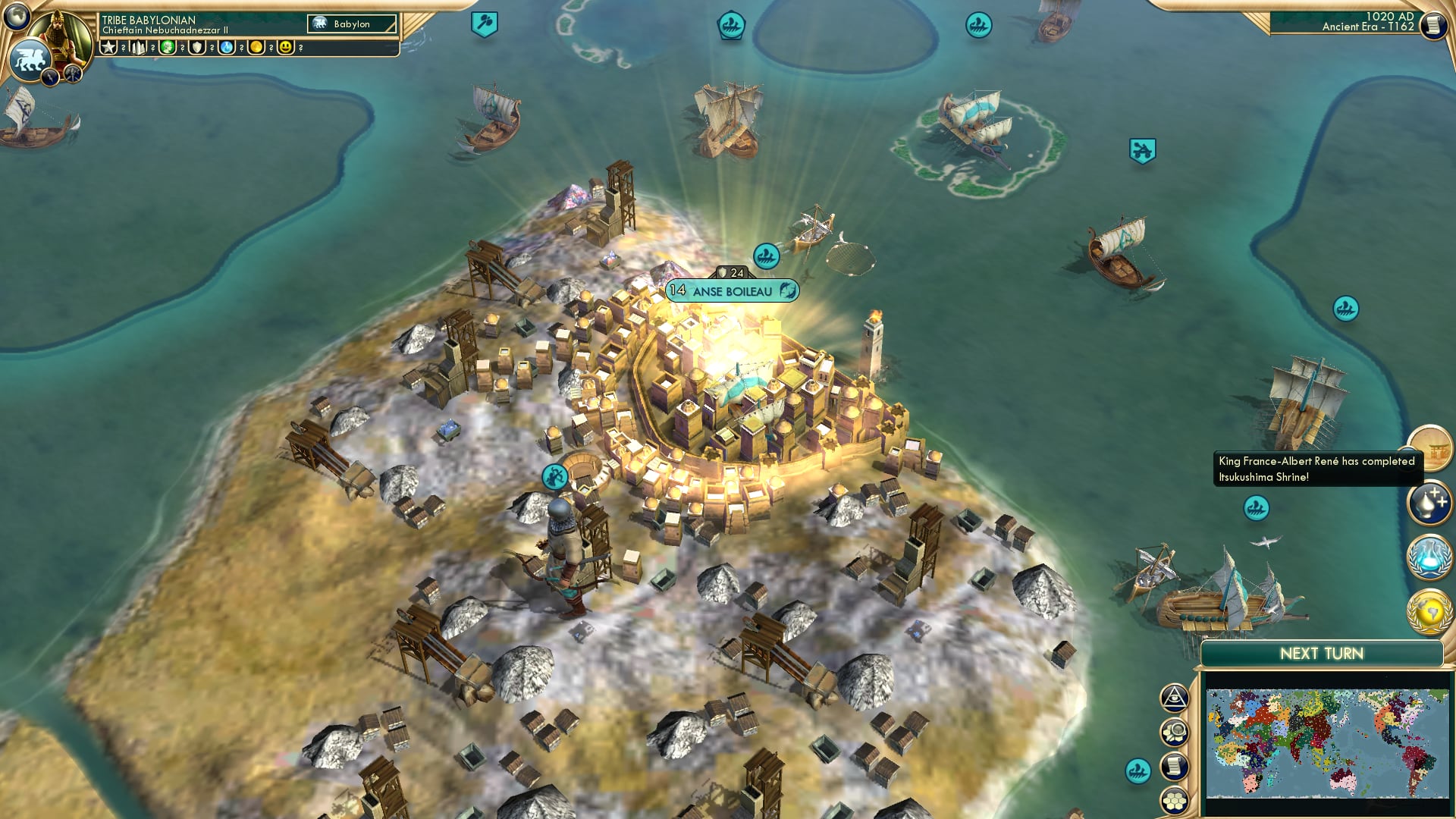Image resolution: width=1456 pixels, height=819 pixels.
Task: Click the gold coin treasury icon
Action: tap(256, 47)
